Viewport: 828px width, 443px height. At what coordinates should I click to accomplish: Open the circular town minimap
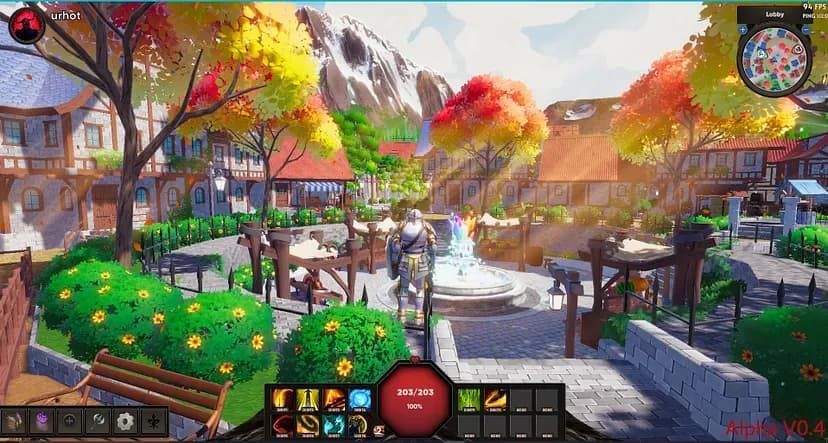point(773,60)
